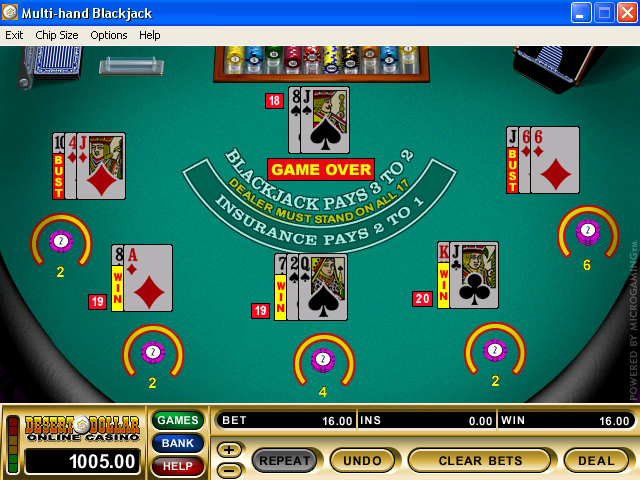Select the betting circle showing 6

point(588,231)
